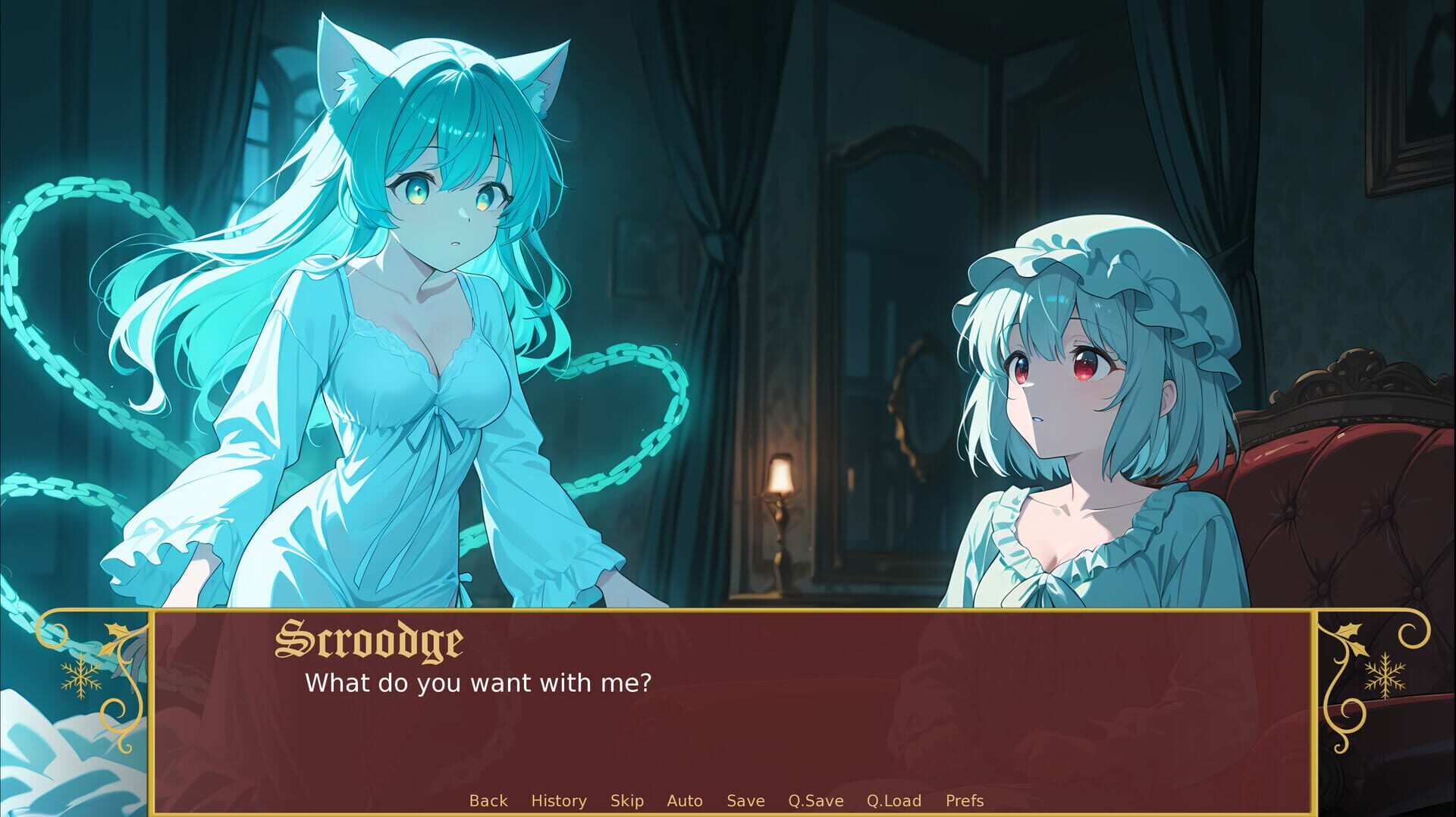Screen dimensions: 1456x817
Task: Click Back to rewind dialogue
Action: pyautogui.click(x=490, y=800)
